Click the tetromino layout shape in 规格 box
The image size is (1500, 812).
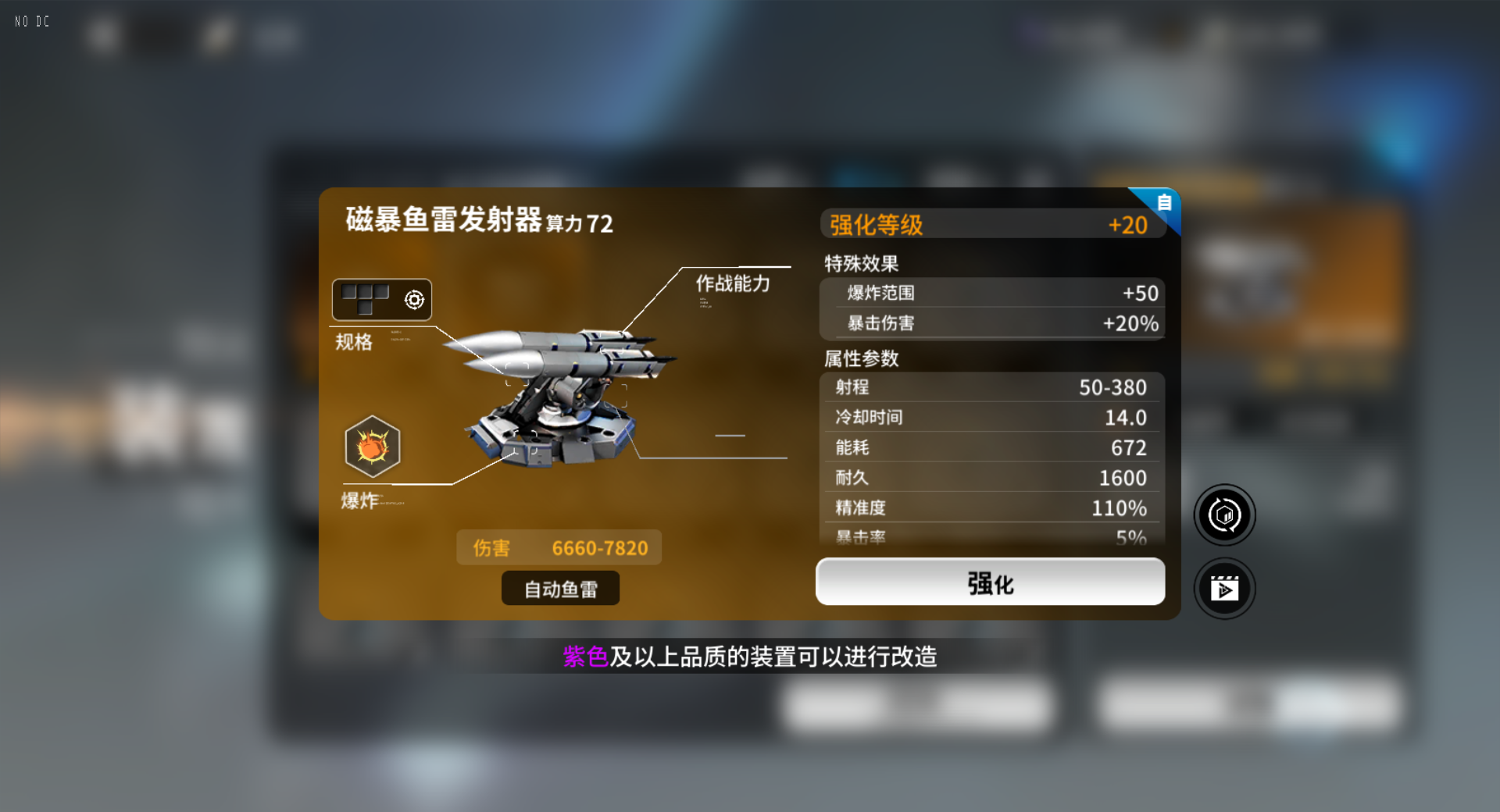366,297
